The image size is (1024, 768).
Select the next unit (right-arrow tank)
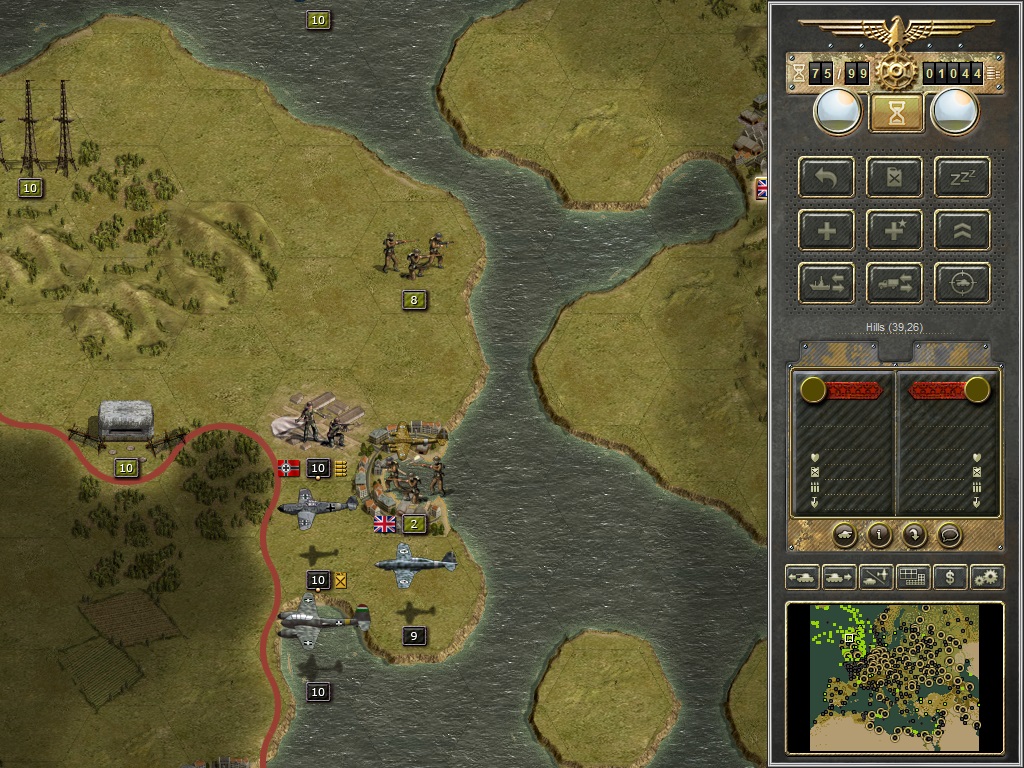(838, 577)
